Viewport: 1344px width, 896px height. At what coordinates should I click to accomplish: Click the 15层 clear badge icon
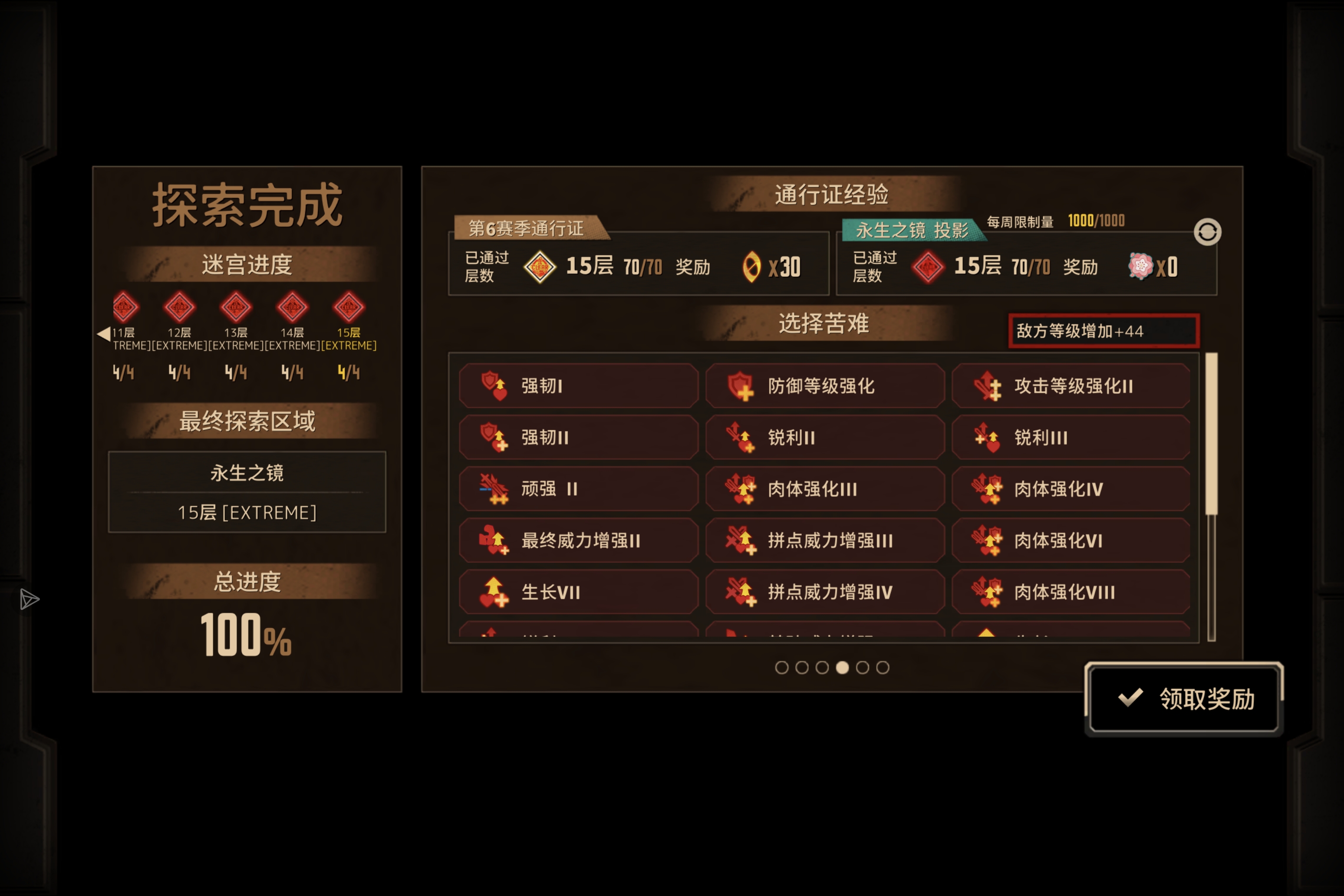[x=349, y=307]
